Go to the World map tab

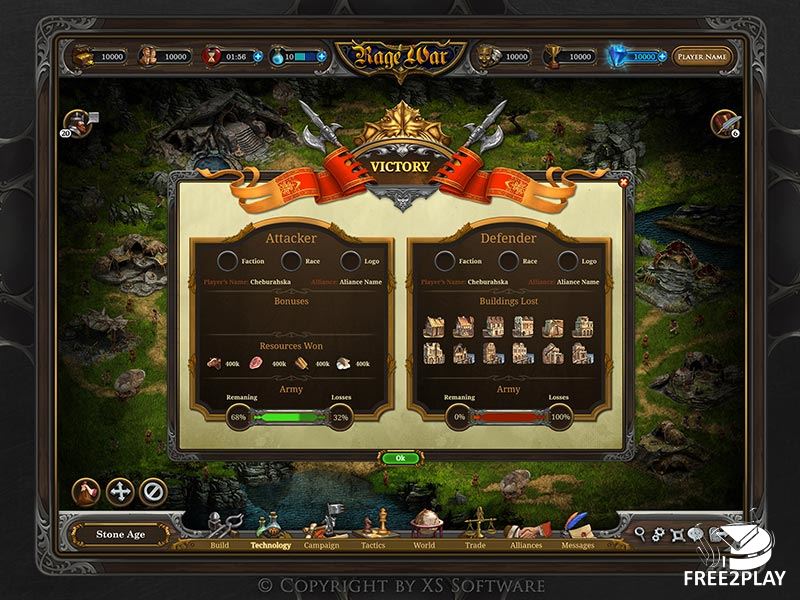pos(424,545)
